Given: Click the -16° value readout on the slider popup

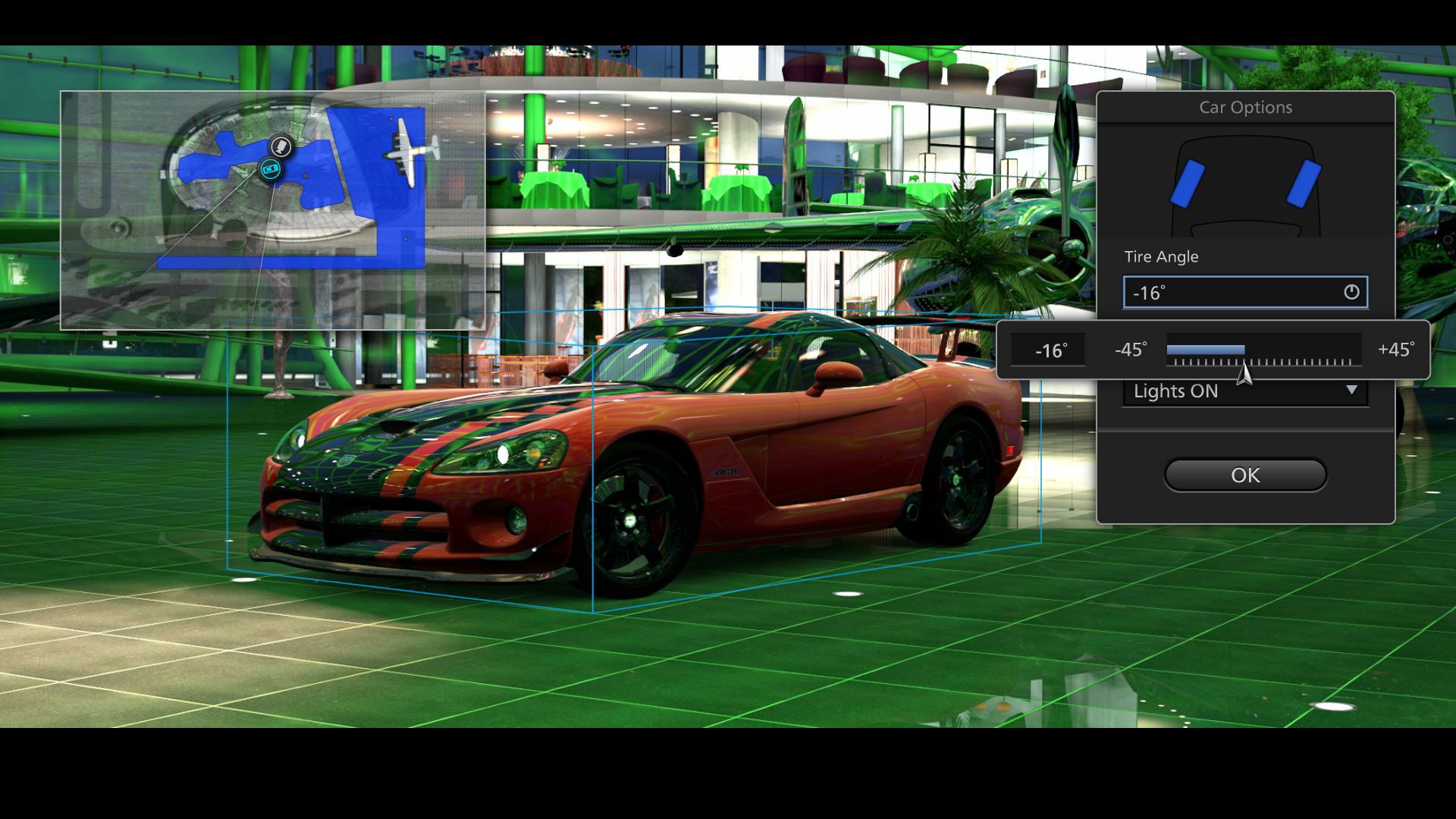Looking at the screenshot, I should [x=1049, y=350].
